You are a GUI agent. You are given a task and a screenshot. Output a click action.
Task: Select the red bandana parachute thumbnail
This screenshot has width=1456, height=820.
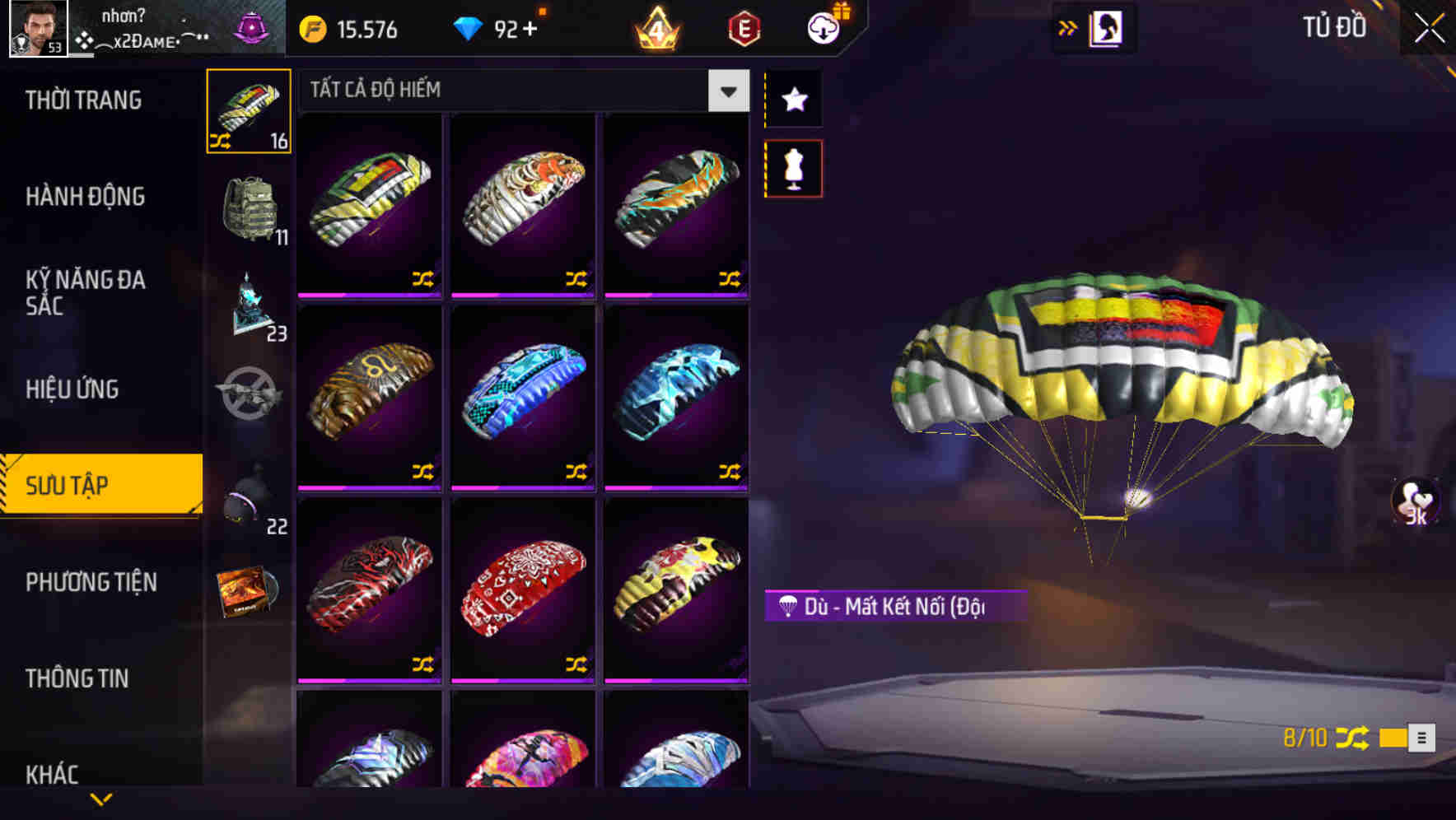522,593
